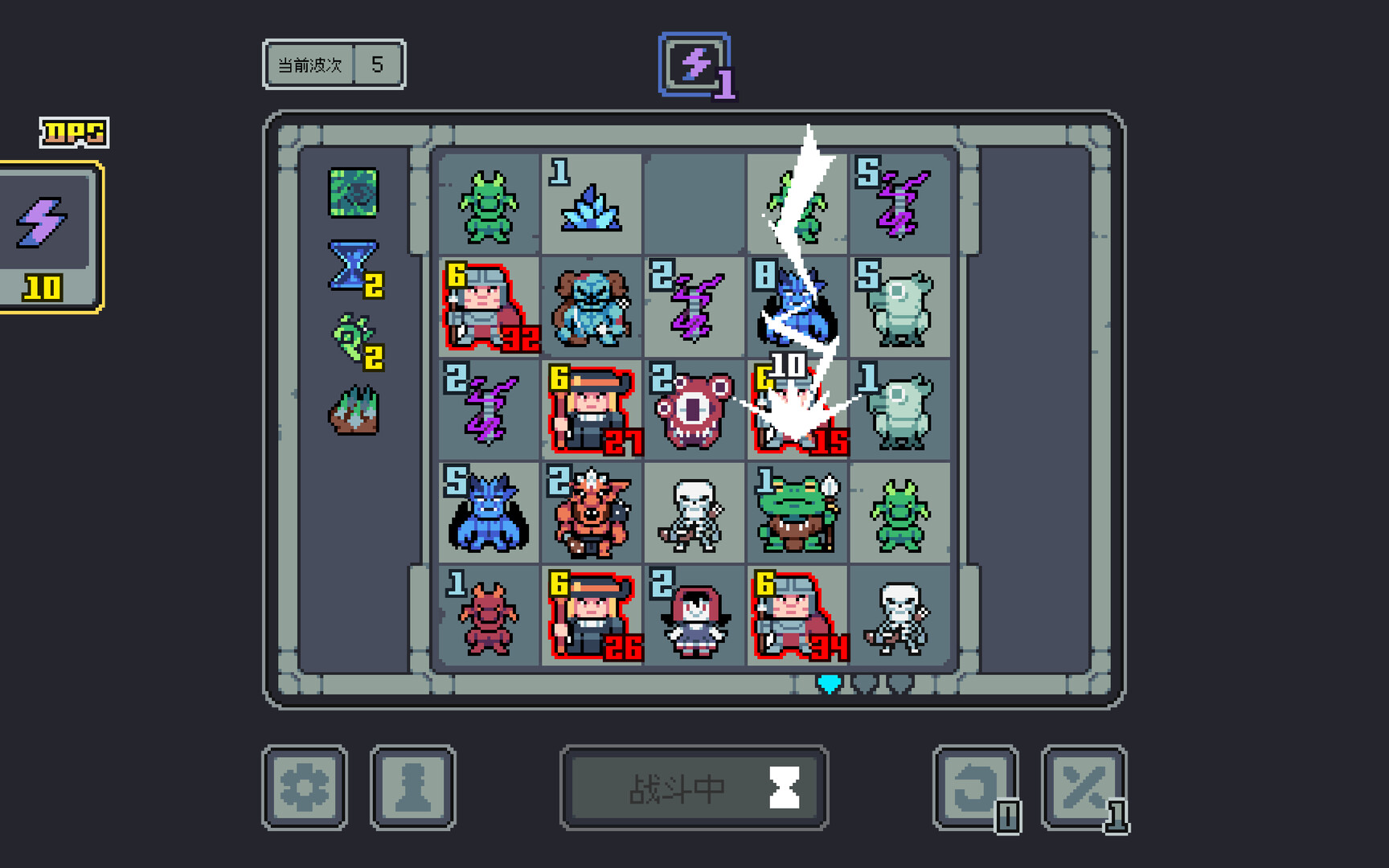The height and width of the screenshot is (868, 1389).
Task: Select the blonde mage with 27 health
Action: [592, 410]
